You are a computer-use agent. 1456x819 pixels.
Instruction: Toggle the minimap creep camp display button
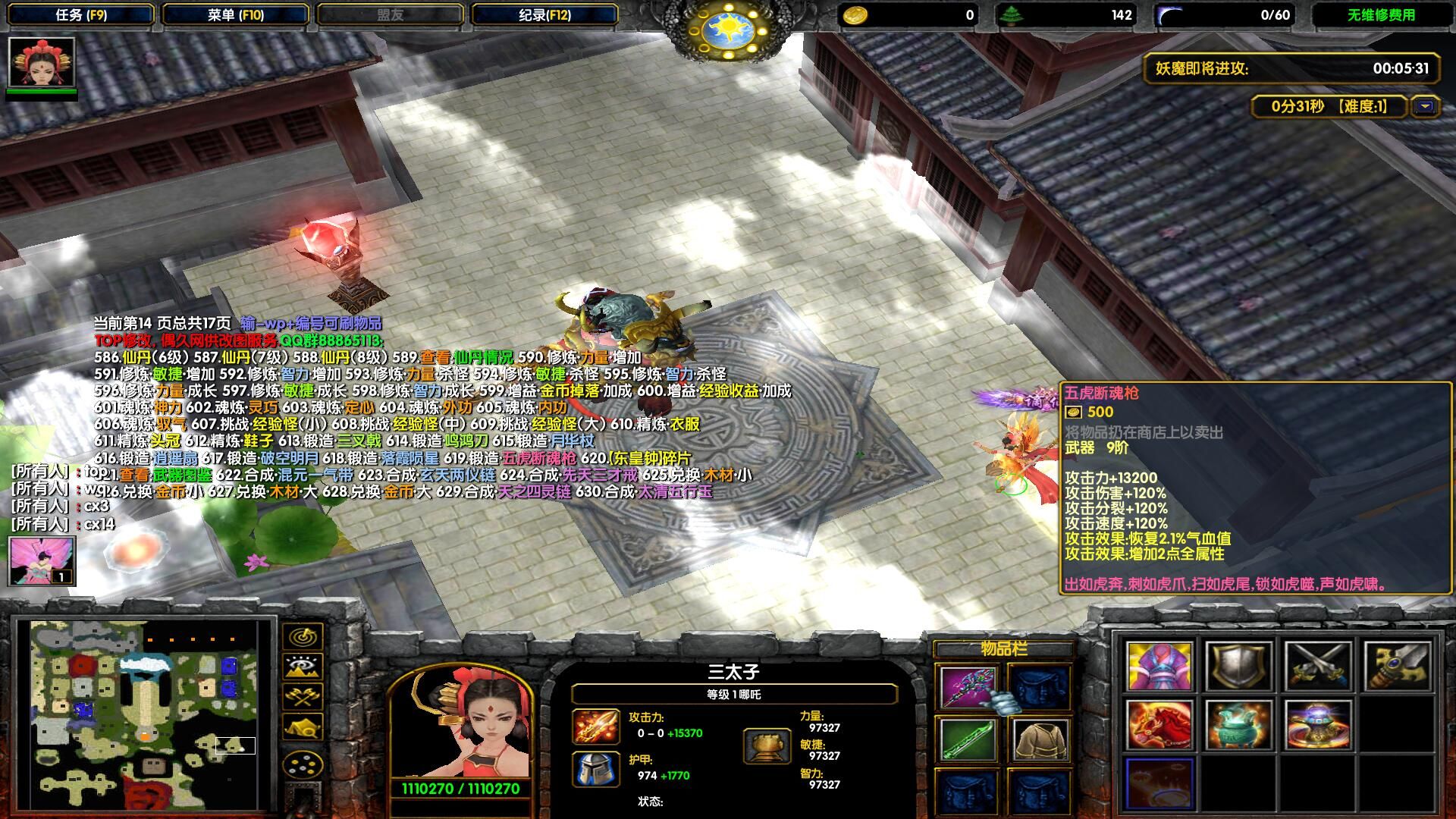(303, 727)
